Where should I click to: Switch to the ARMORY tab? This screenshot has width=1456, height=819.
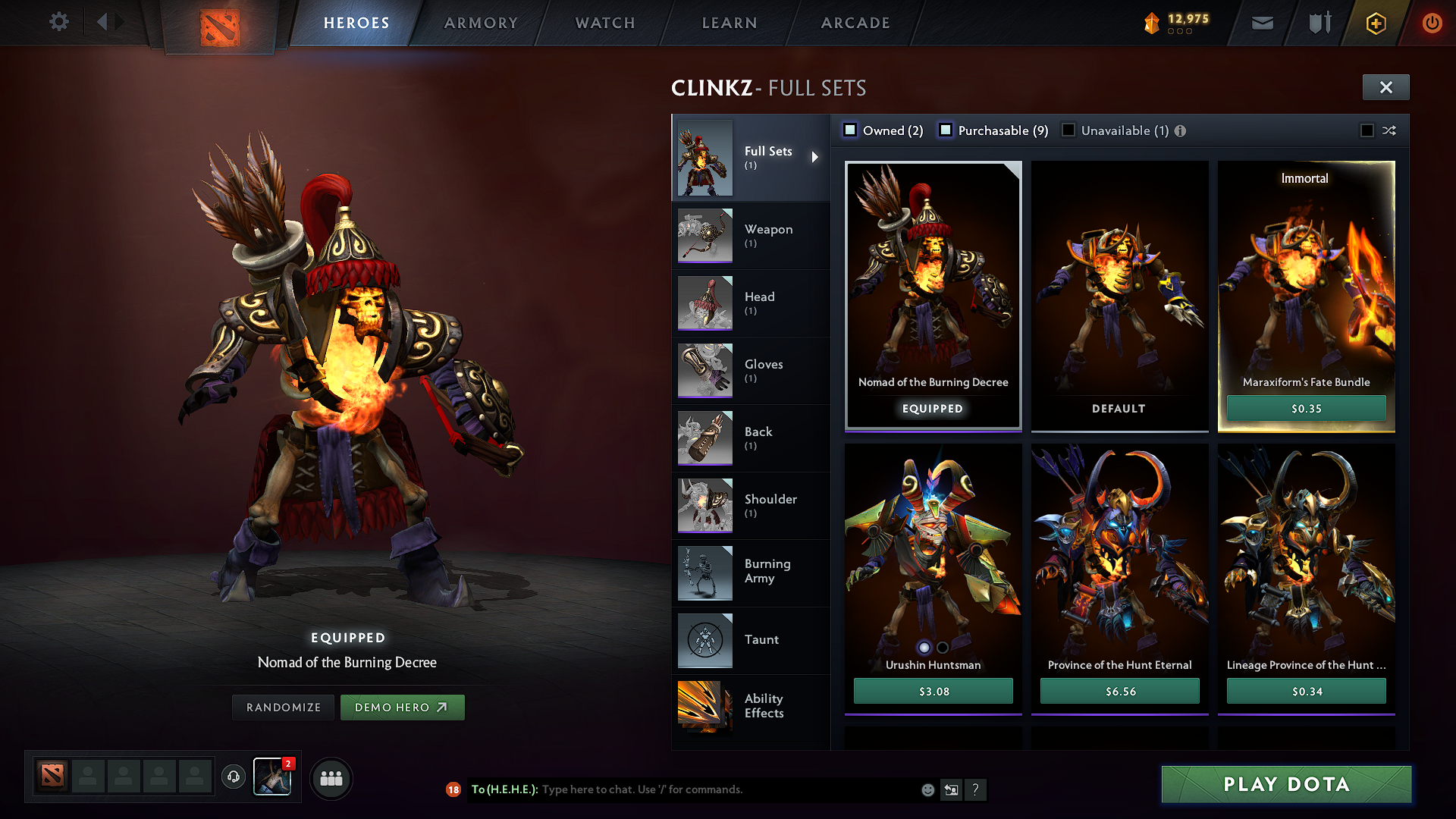pyautogui.click(x=481, y=23)
